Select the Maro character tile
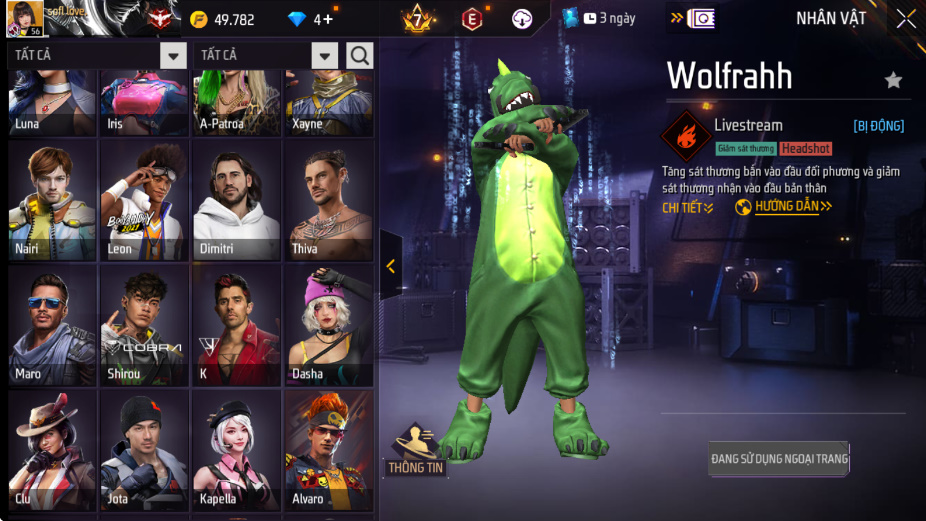Image resolution: width=926 pixels, height=521 pixels. (52, 326)
